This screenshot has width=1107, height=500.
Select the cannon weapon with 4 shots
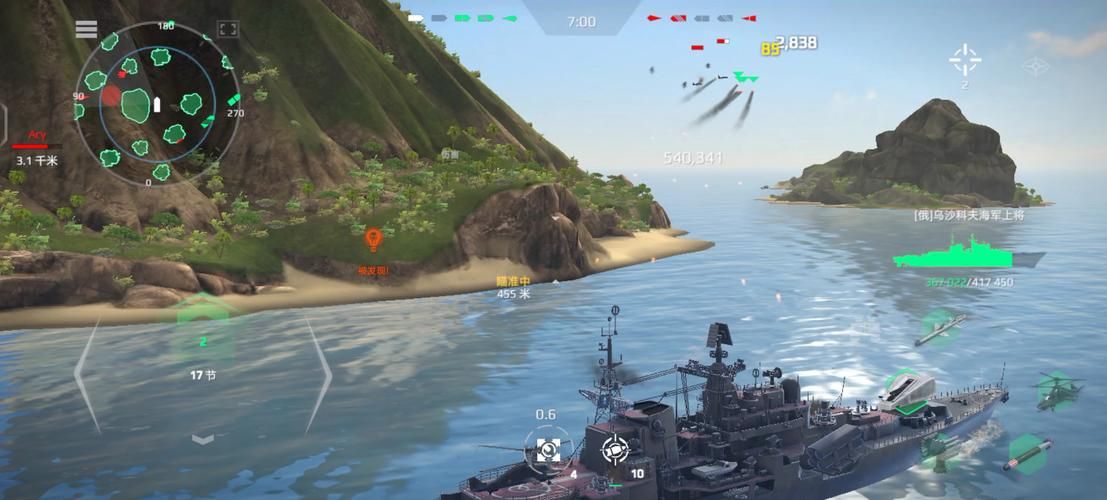[x=548, y=449]
